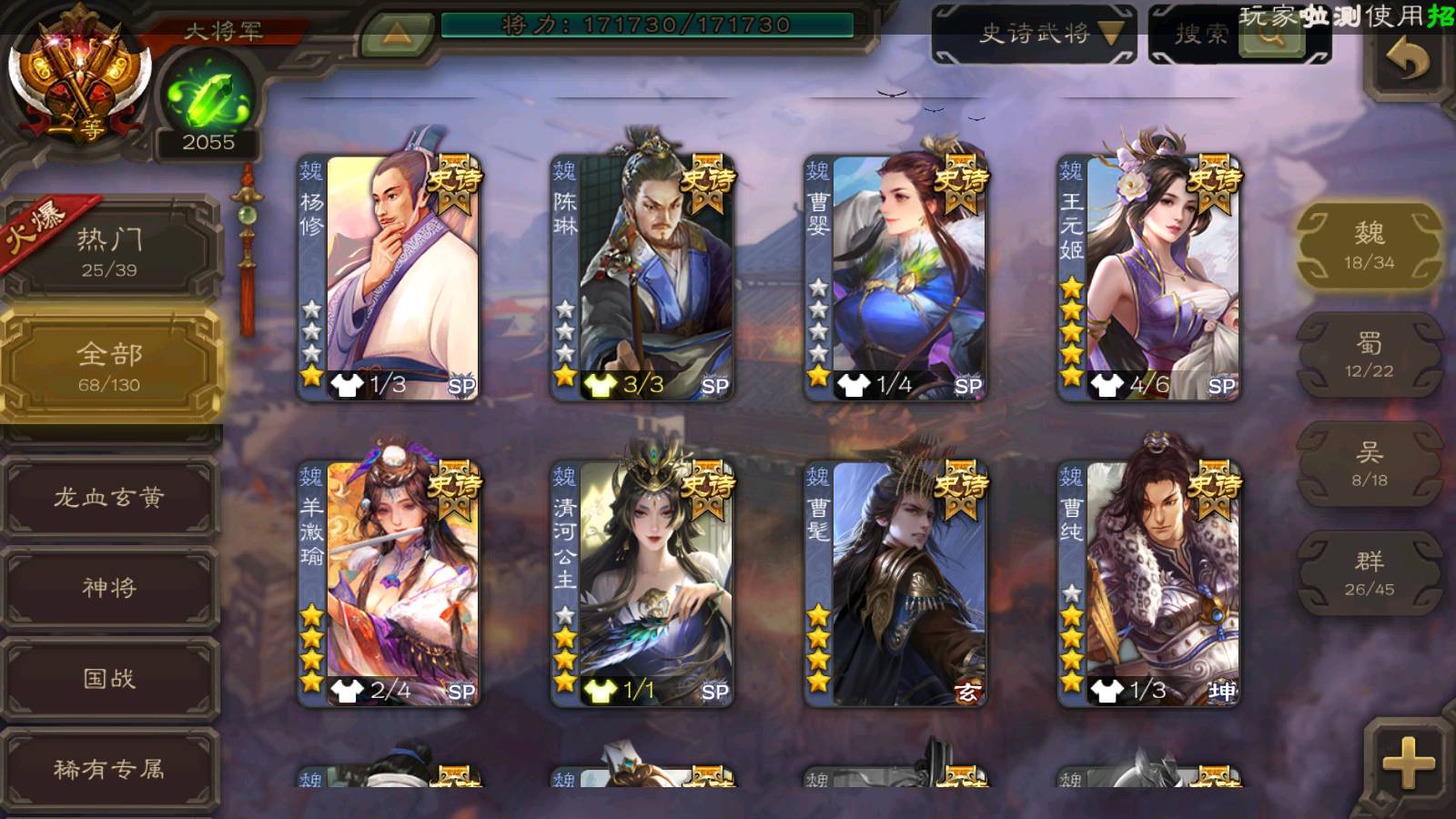Expand the 将力 bar up arrow
This screenshot has width=1456, height=819.
tap(396, 34)
